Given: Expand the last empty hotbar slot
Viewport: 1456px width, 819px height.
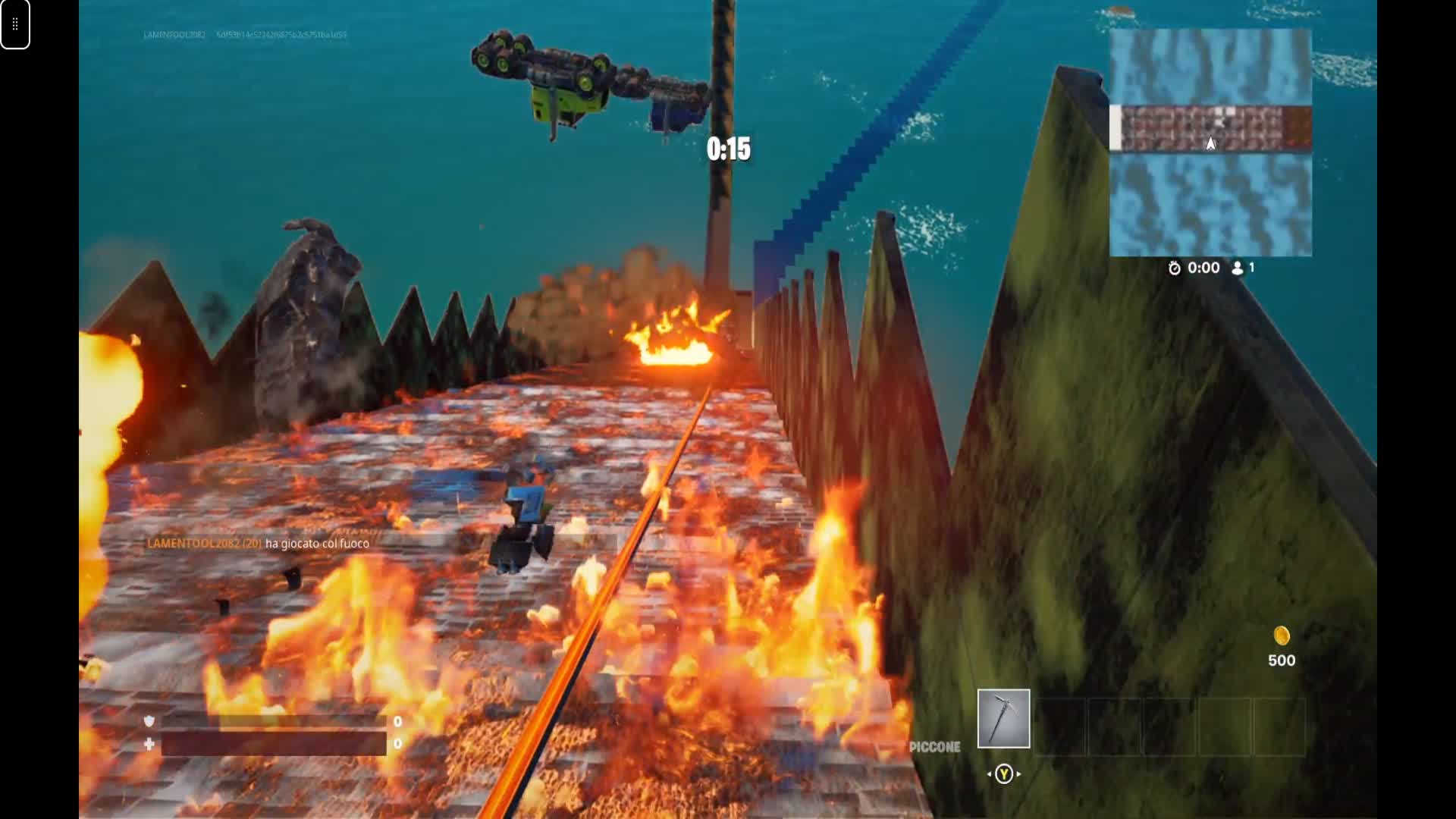Looking at the screenshot, I should pos(1278,720).
